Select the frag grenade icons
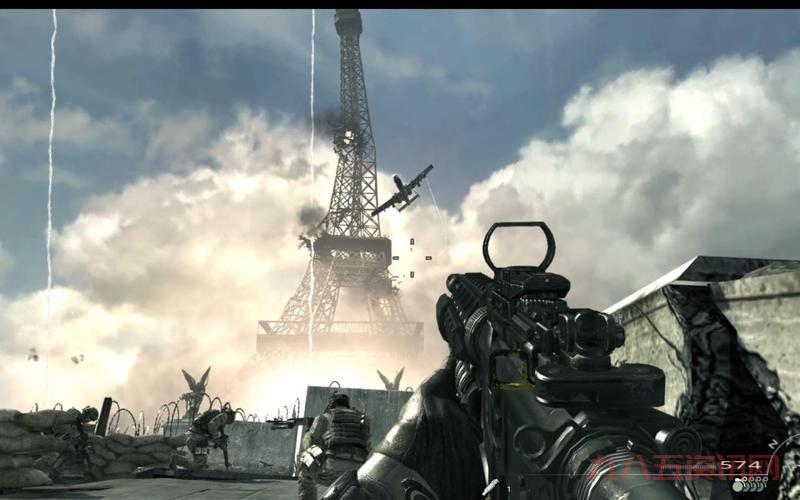800x500 pixels. 748,485
